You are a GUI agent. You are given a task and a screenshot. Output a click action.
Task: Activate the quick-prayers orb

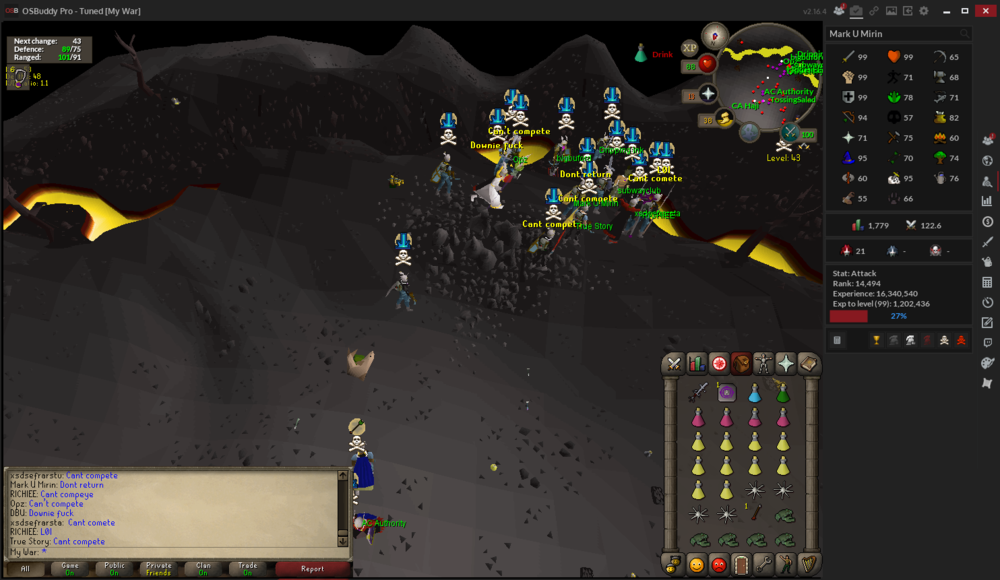(708, 94)
